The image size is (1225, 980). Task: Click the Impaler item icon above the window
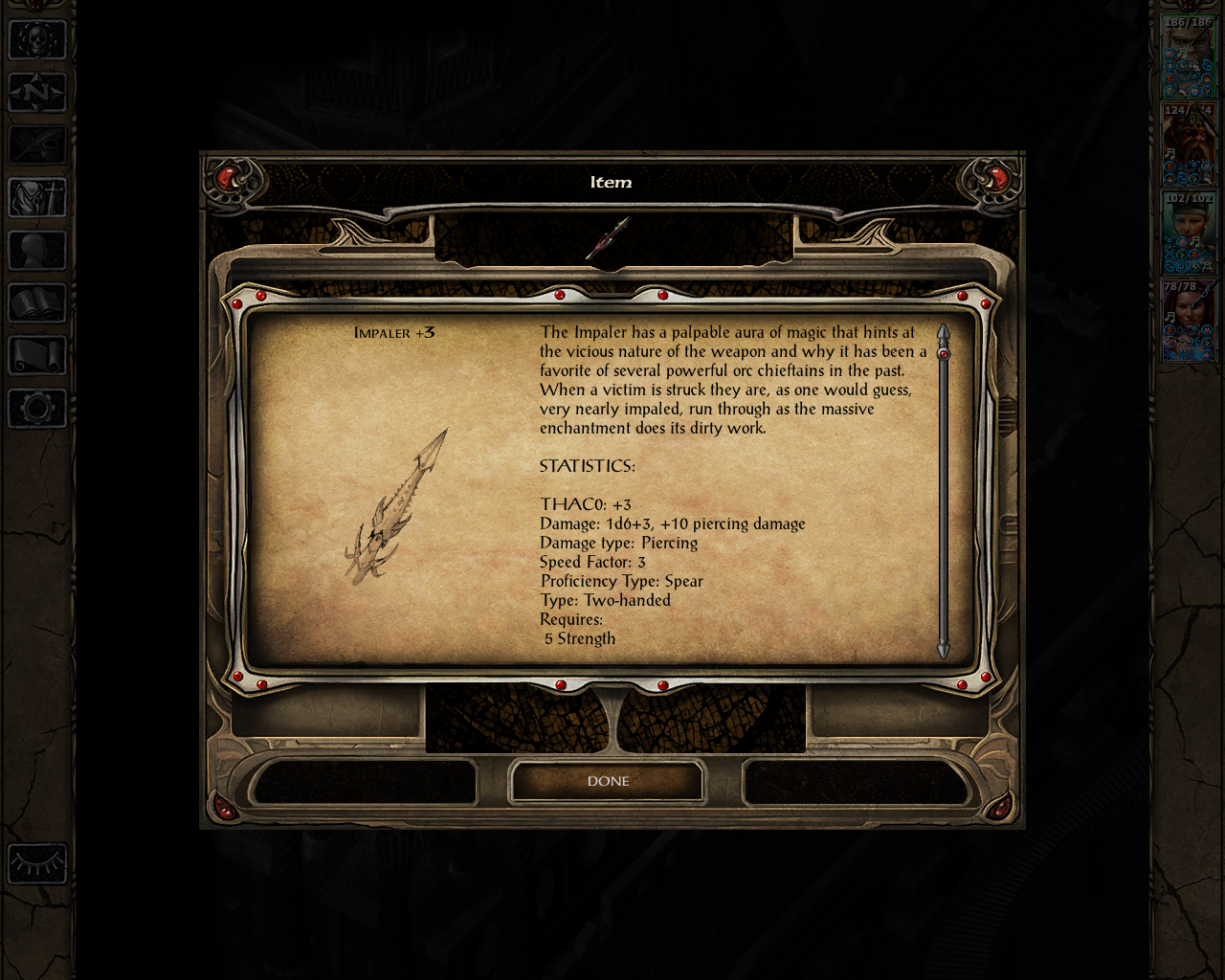point(610,237)
